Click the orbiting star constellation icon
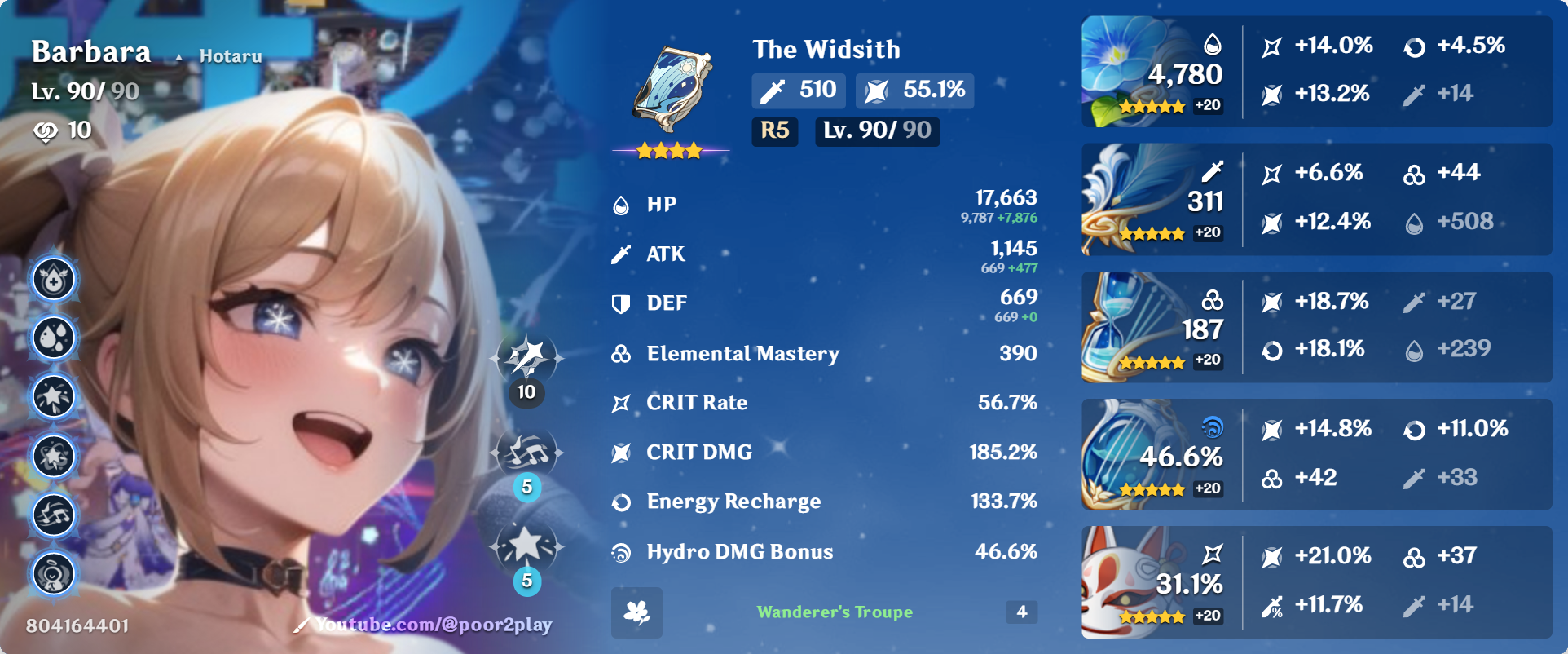 (x=52, y=456)
